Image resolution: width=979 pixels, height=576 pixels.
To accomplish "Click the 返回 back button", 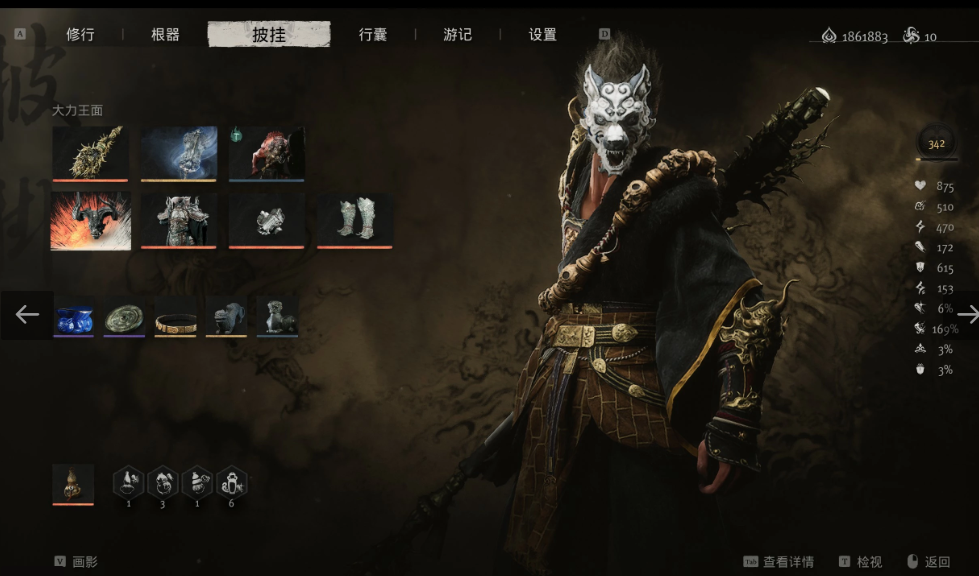I will (x=928, y=562).
